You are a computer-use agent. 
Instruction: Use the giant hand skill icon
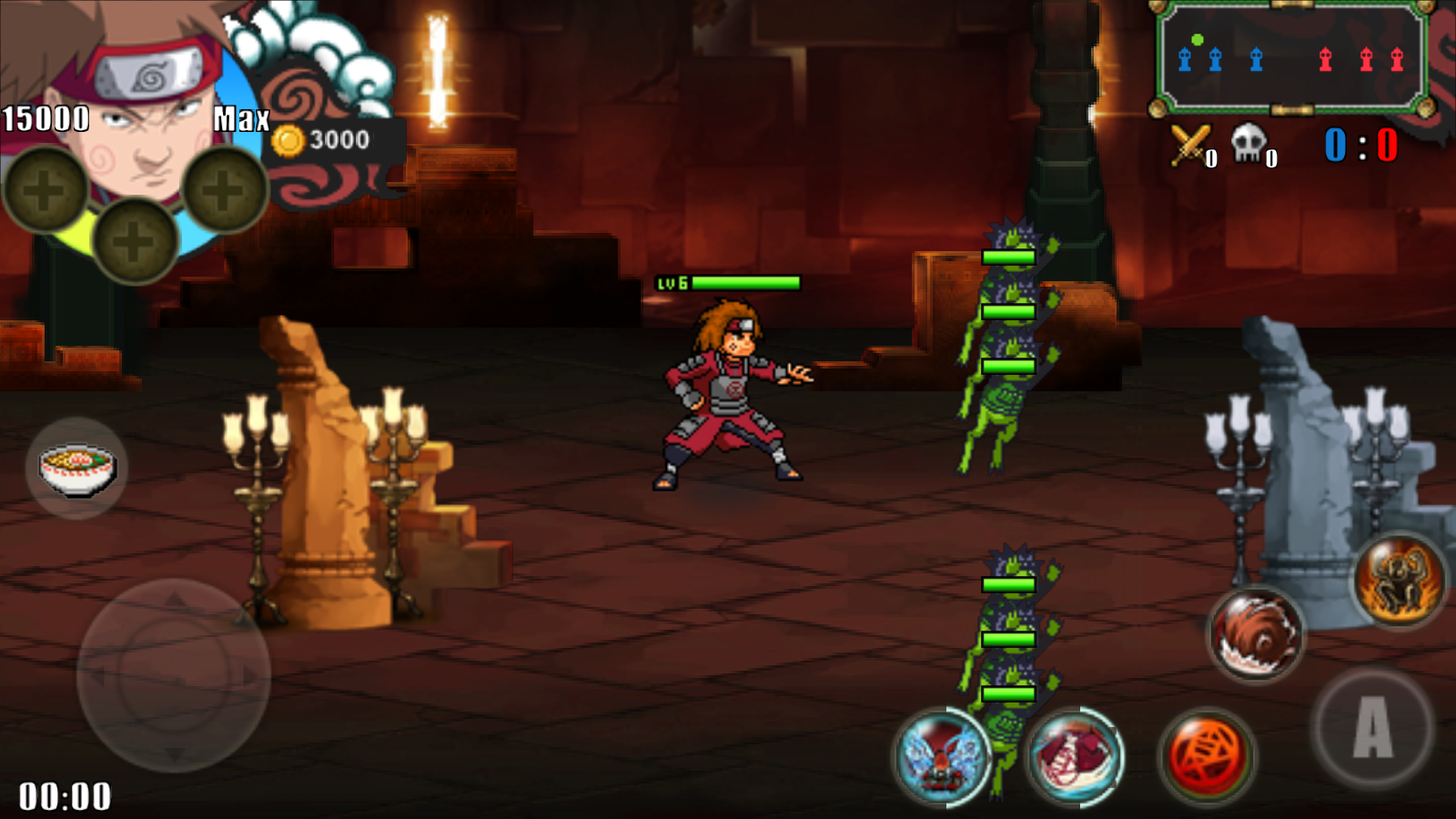pyautogui.click(x=1075, y=757)
